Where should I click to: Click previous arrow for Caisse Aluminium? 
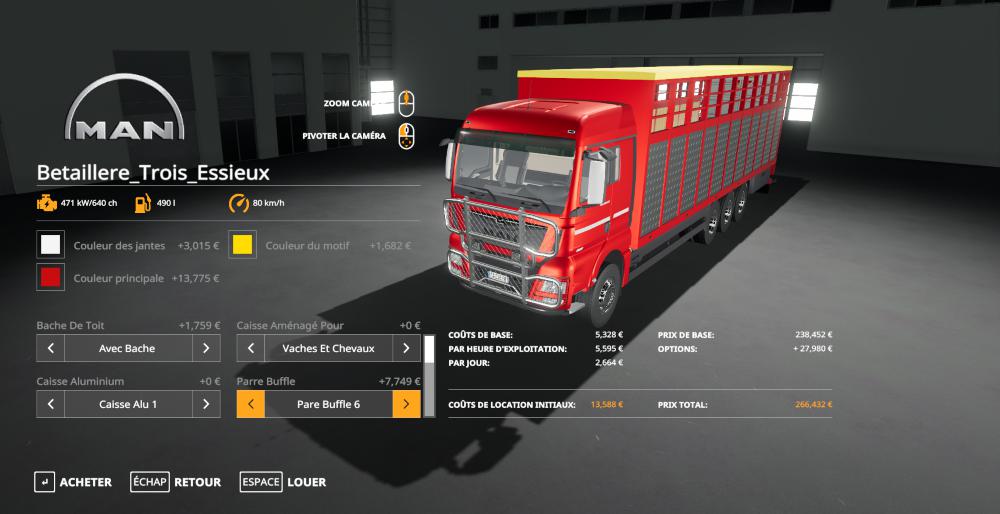[51, 404]
